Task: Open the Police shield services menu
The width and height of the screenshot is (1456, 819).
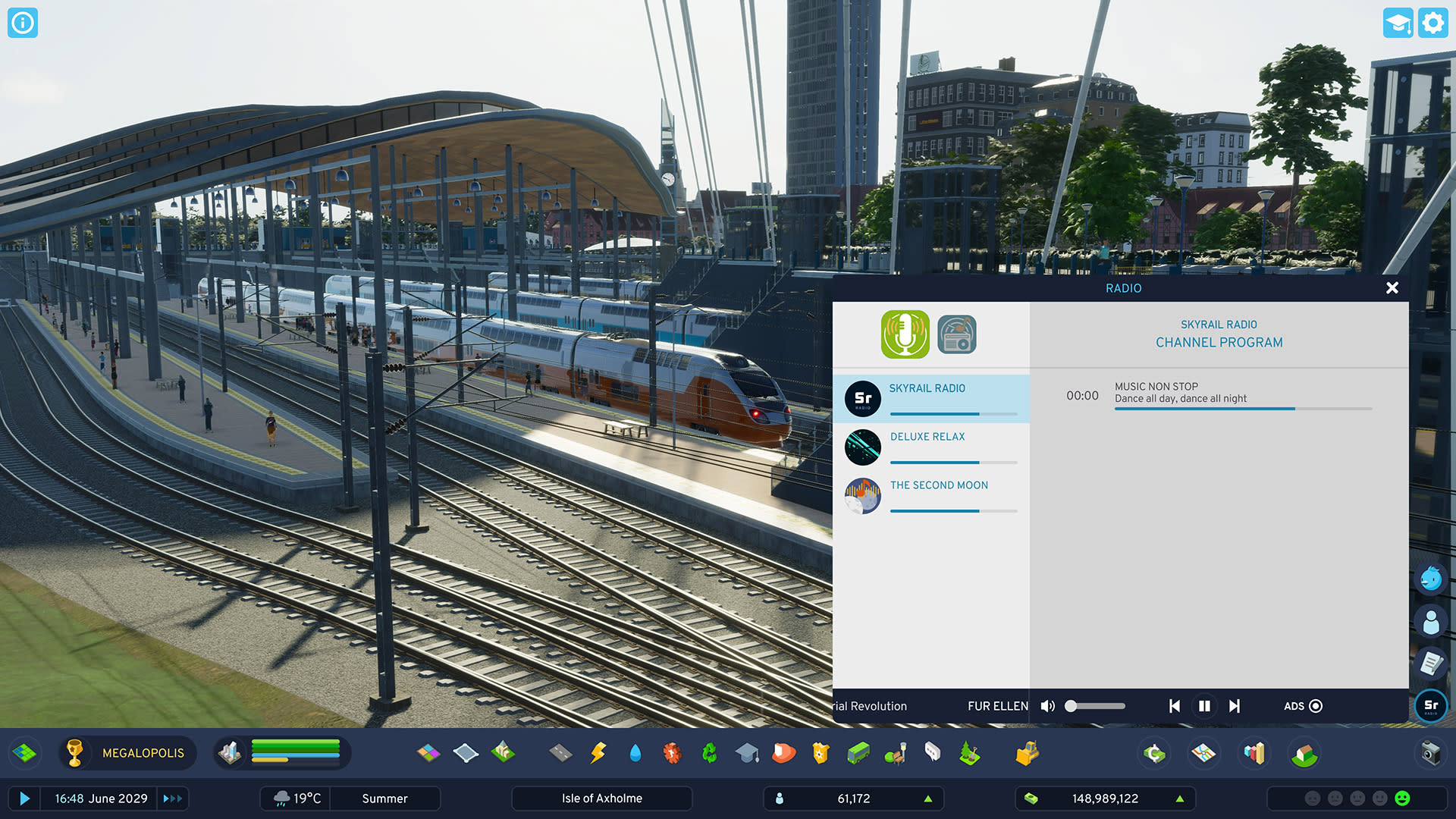Action: (x=821, y=753)
